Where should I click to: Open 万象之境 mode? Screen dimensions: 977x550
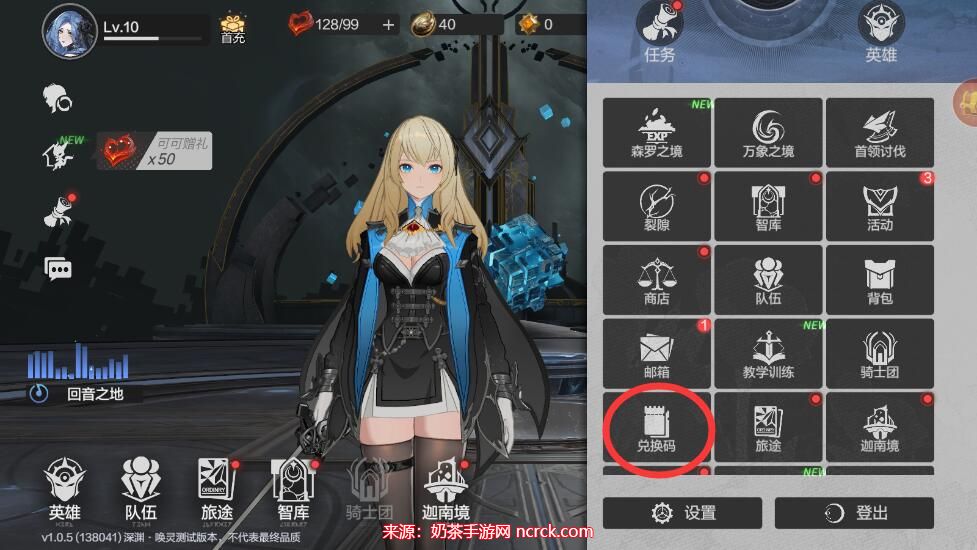[x=768, y=133]
